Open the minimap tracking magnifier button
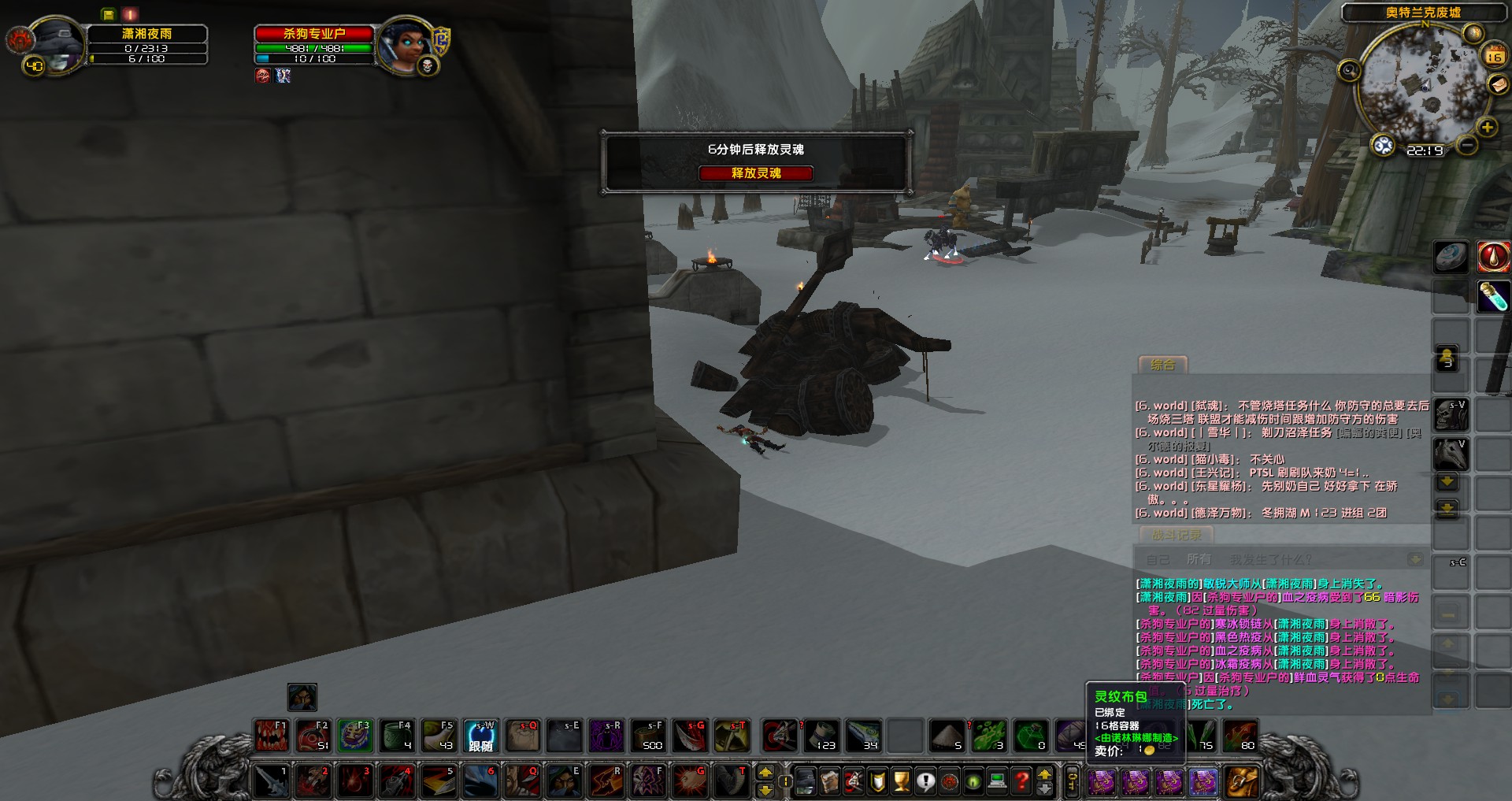 (x=1349, y=71)
